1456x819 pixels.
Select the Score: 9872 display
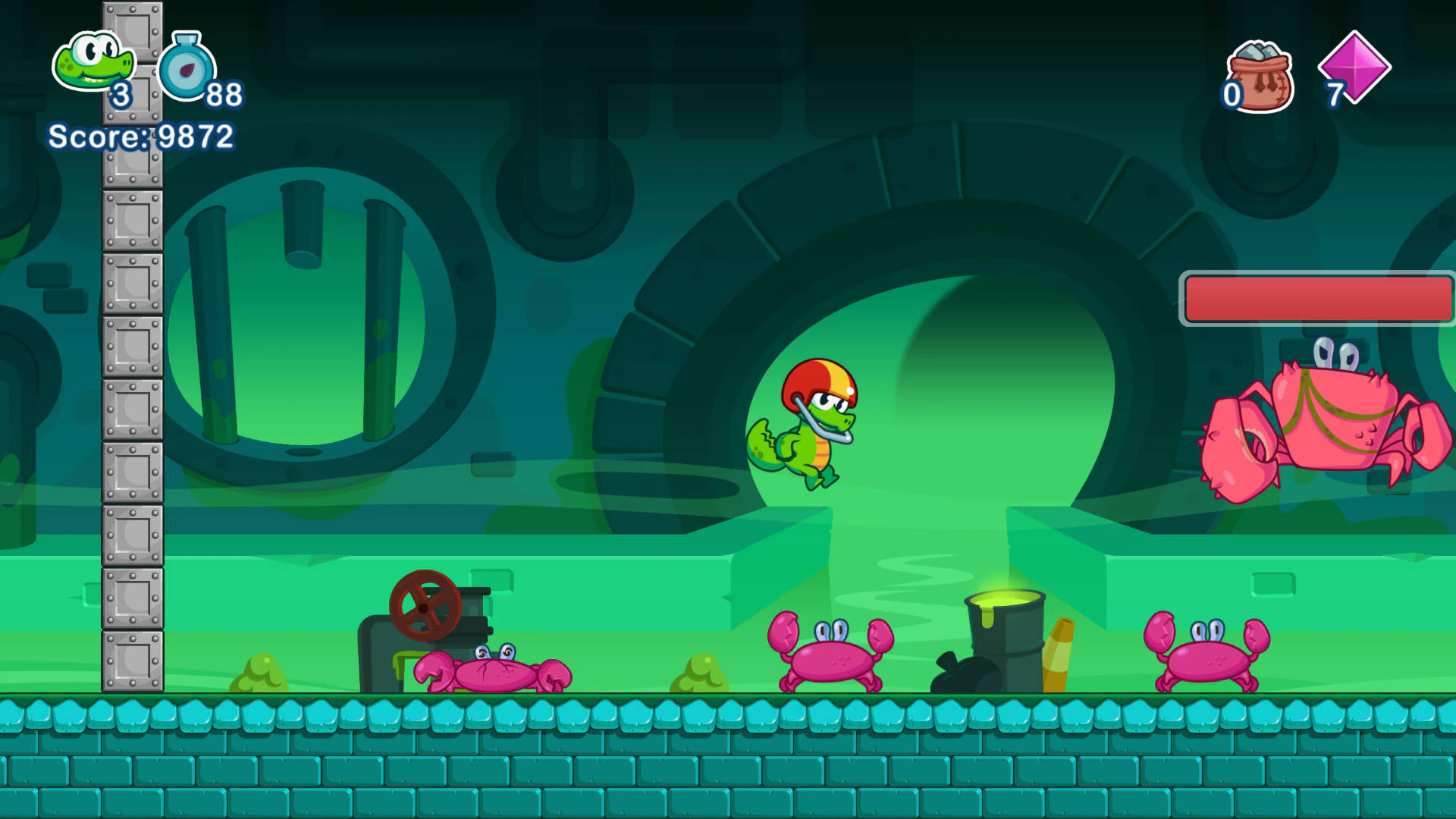click(x=140, y=137)
